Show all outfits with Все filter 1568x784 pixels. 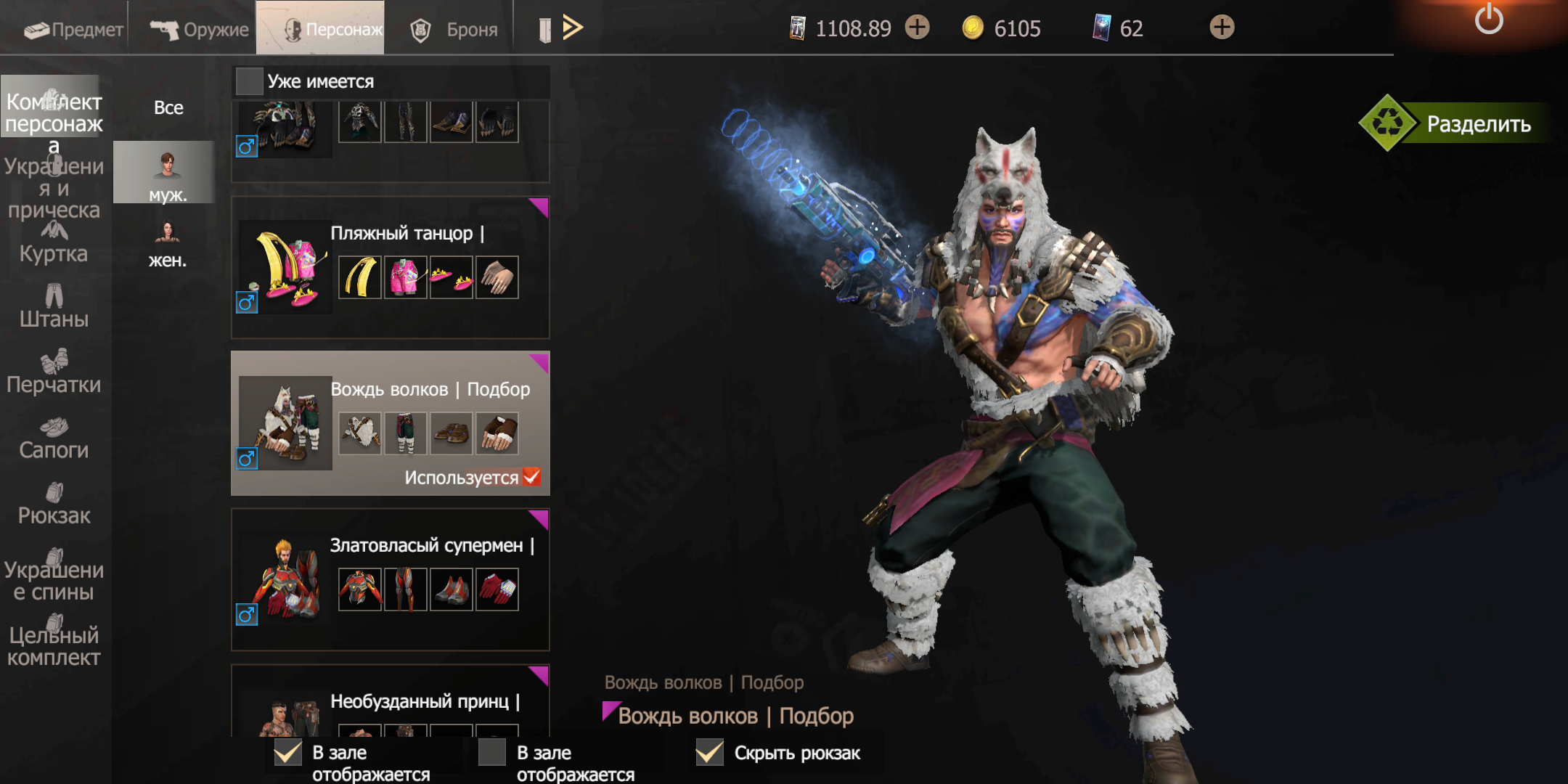click(168, 107)
